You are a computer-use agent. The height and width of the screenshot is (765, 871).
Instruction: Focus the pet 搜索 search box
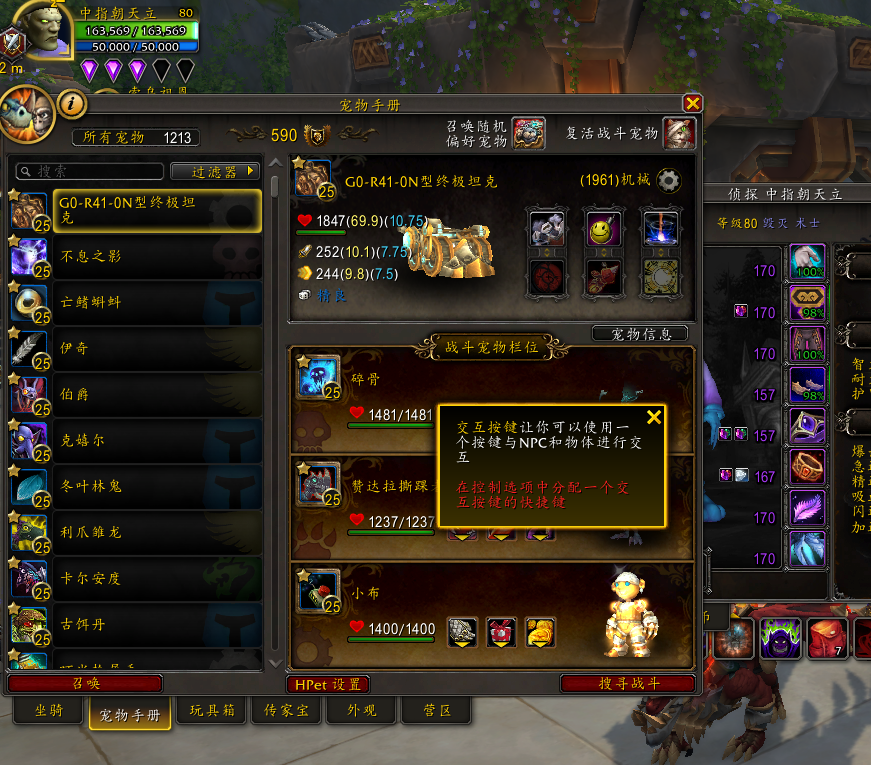coord(90,172)
